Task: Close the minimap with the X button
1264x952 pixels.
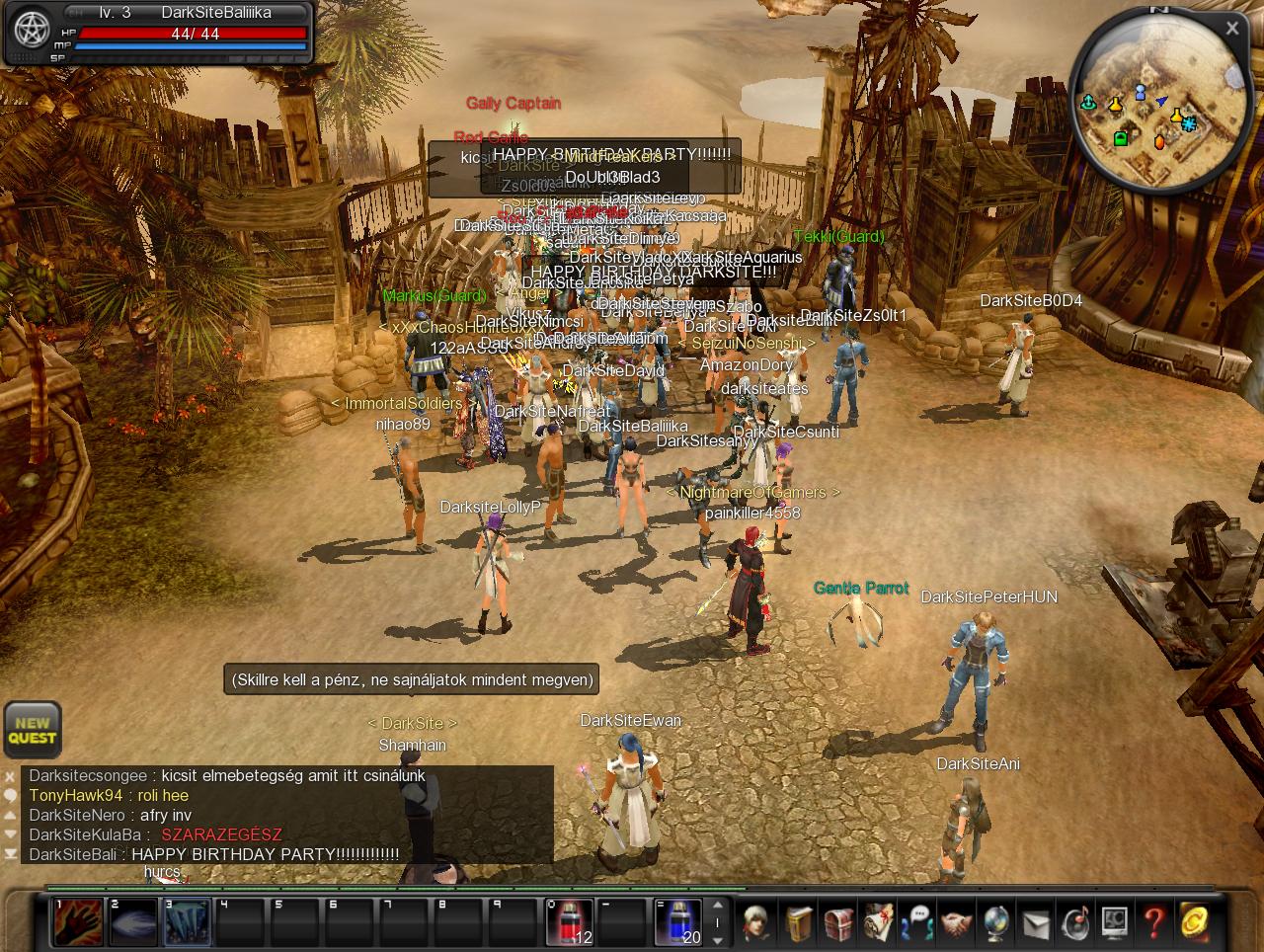Action: point(1231,30)
